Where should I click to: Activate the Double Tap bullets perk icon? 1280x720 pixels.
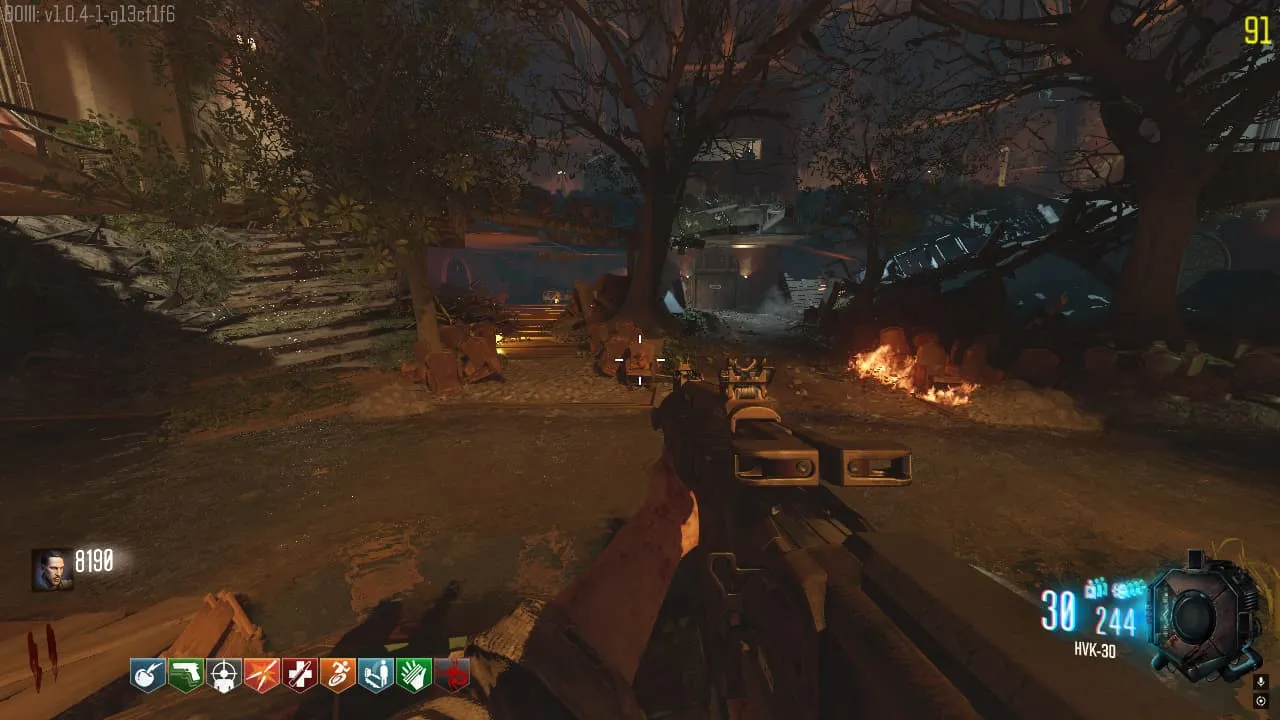262,675
